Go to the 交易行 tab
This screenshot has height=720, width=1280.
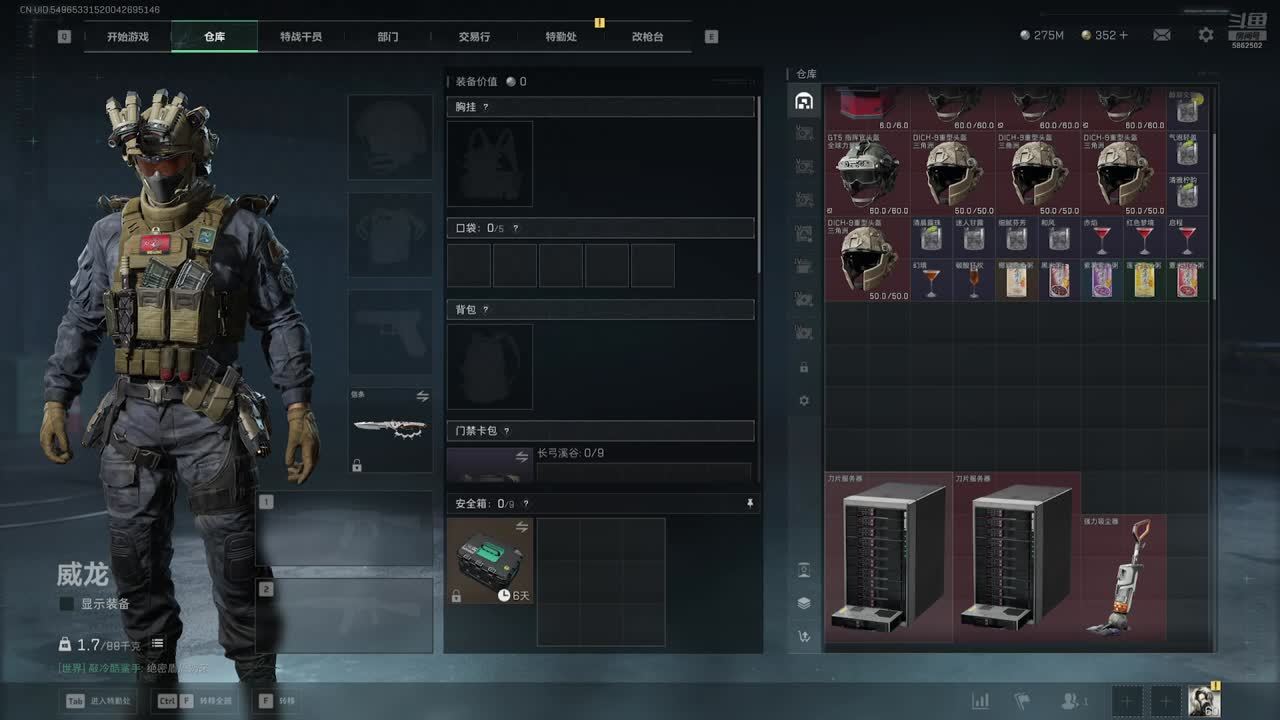pyautogui.click(x=474, y=37)
